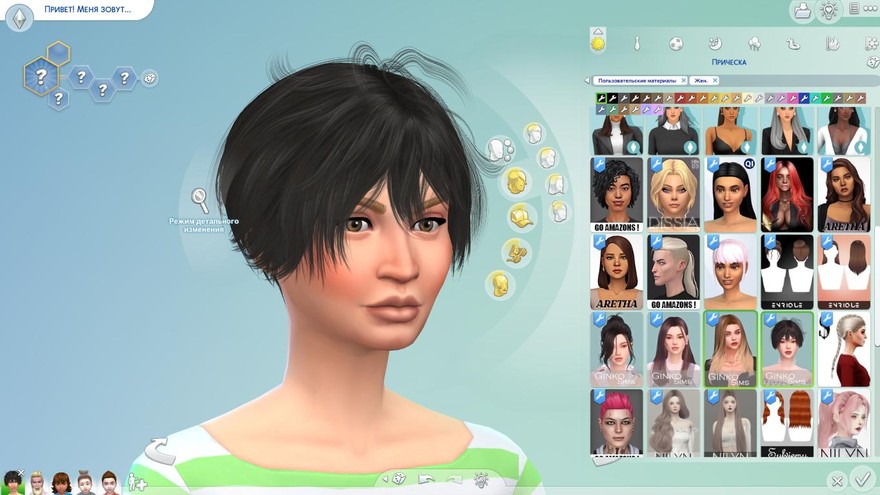Pick the red hair color swatch
The height and width of the screenshot is (495, 880).
680,98
